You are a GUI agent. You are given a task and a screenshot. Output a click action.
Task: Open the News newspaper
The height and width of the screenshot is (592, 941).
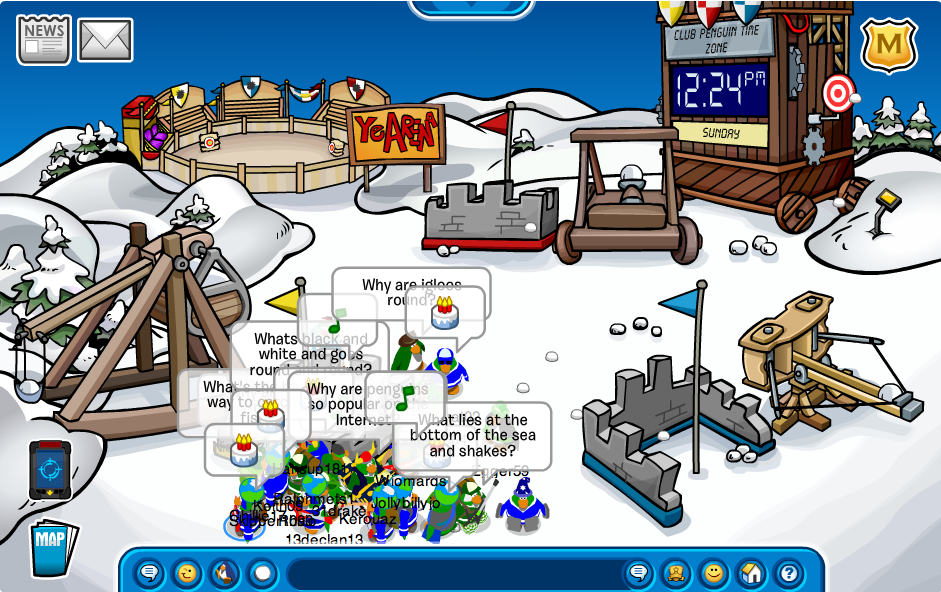pyautogui.click(x=43, y=40)
